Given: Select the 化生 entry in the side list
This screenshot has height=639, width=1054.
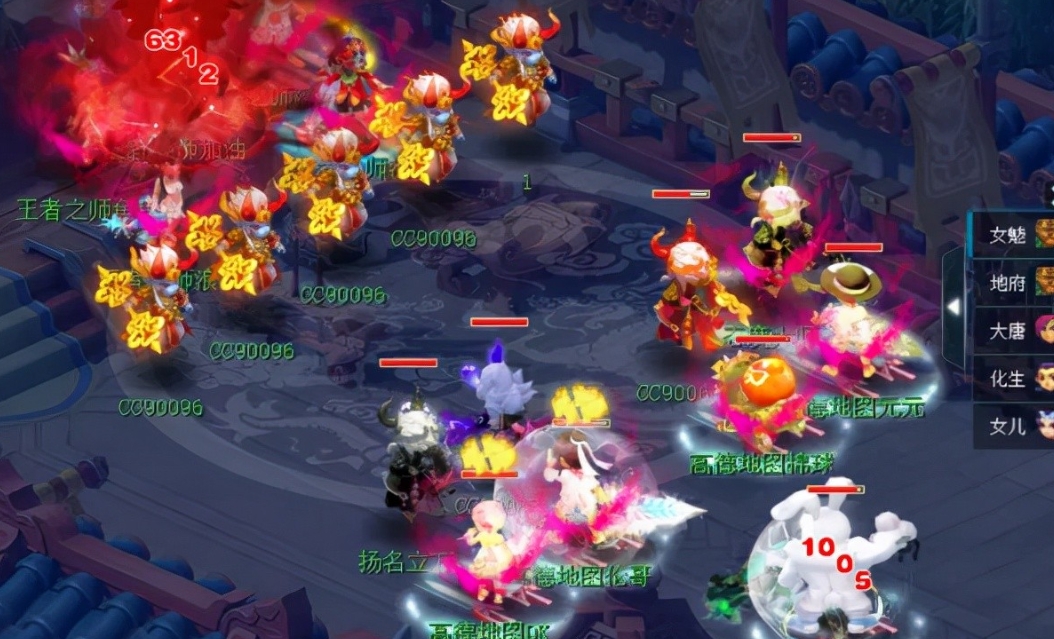Looking at the screenshot, I should pos(1010,378).
